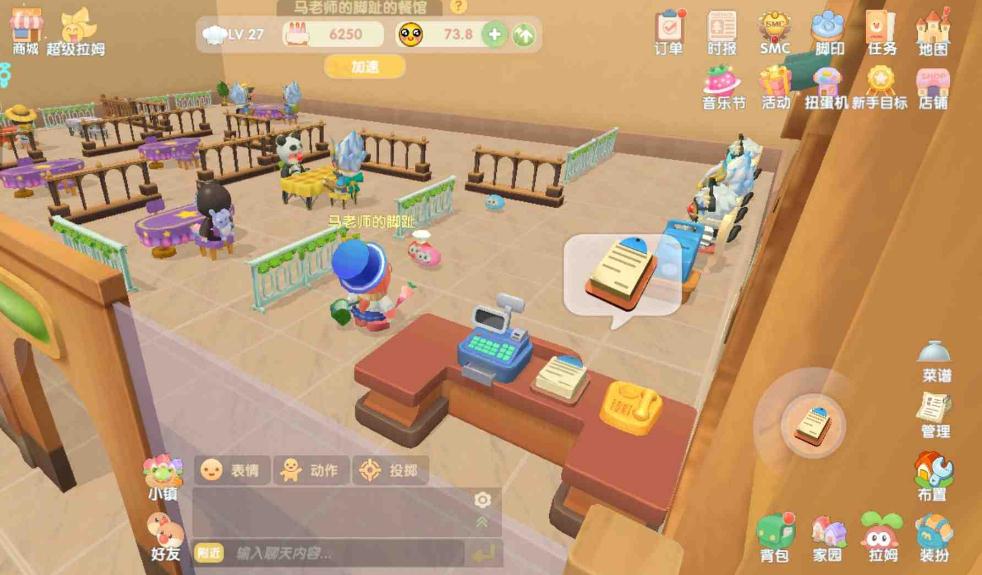Tap the 加速 speed-up button
This screenshot has width=982, height=575.
(364, 67)
